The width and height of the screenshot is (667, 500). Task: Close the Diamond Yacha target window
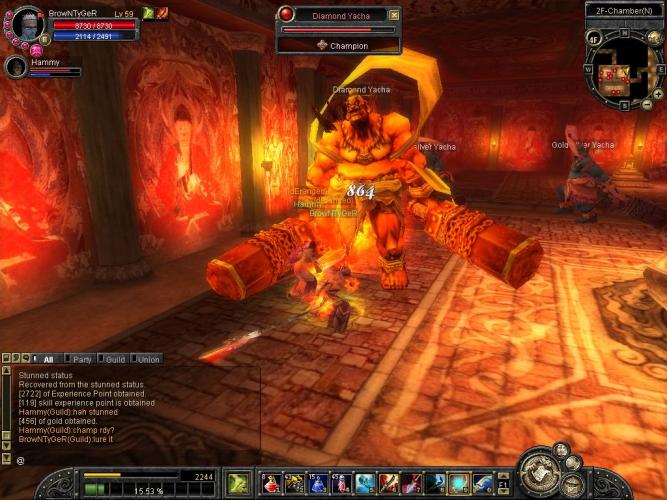(x=394, y=15)
